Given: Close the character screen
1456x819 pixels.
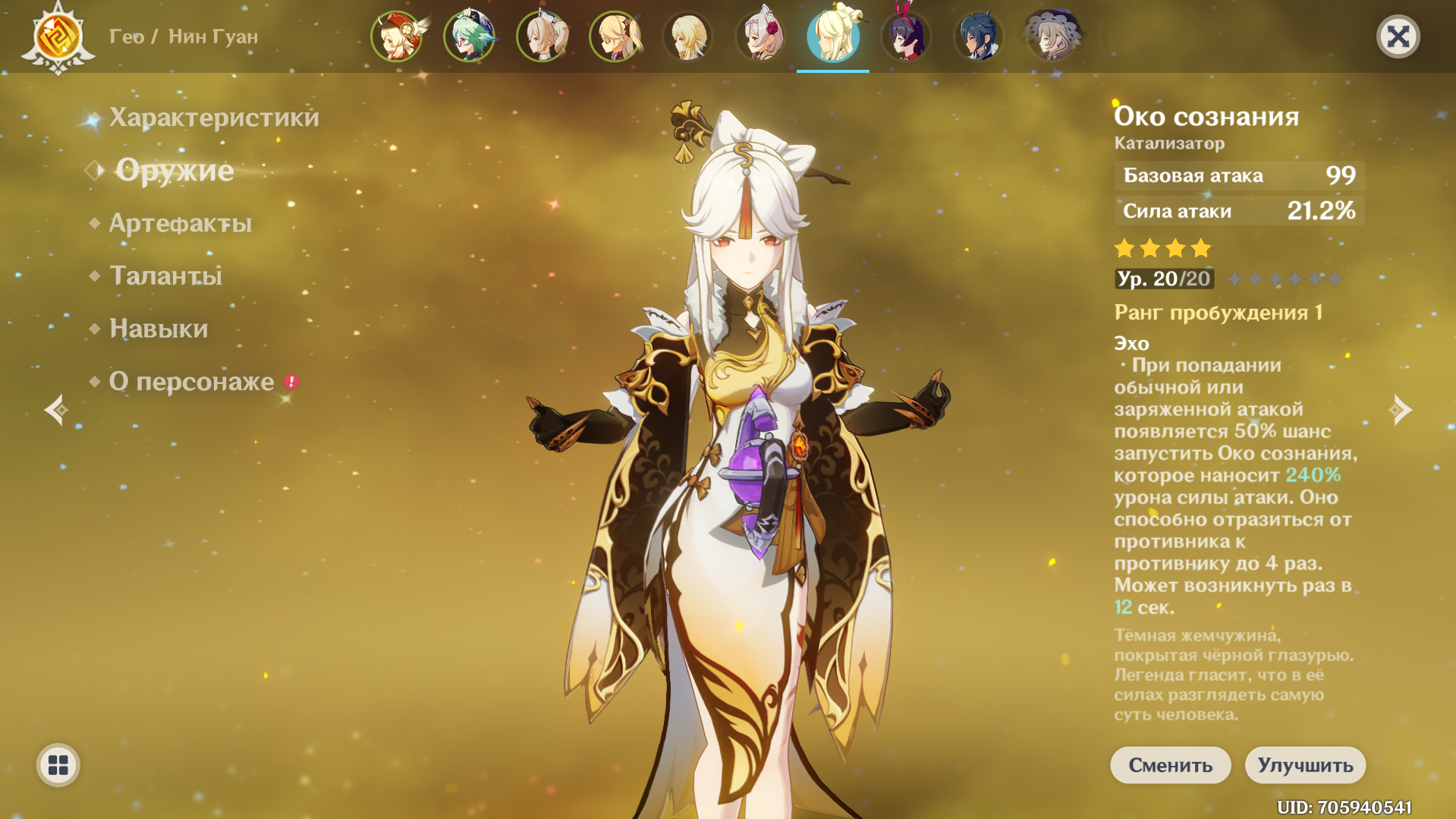Looking at the screenshot, I should click(1398, 36).
